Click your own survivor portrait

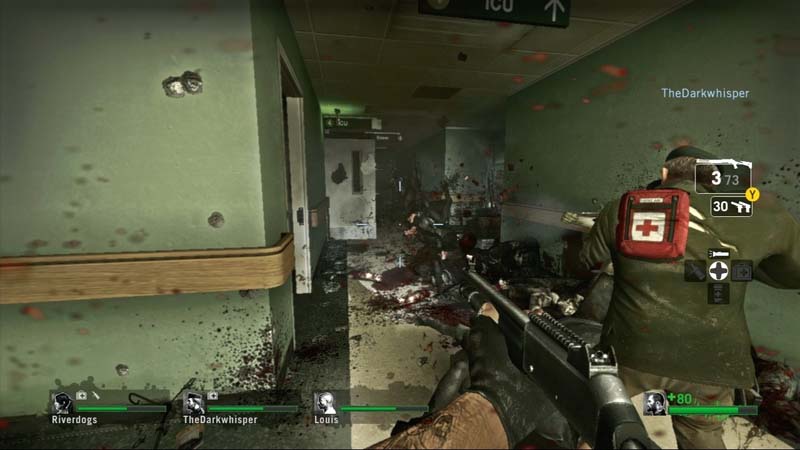[x=656, y=404]
